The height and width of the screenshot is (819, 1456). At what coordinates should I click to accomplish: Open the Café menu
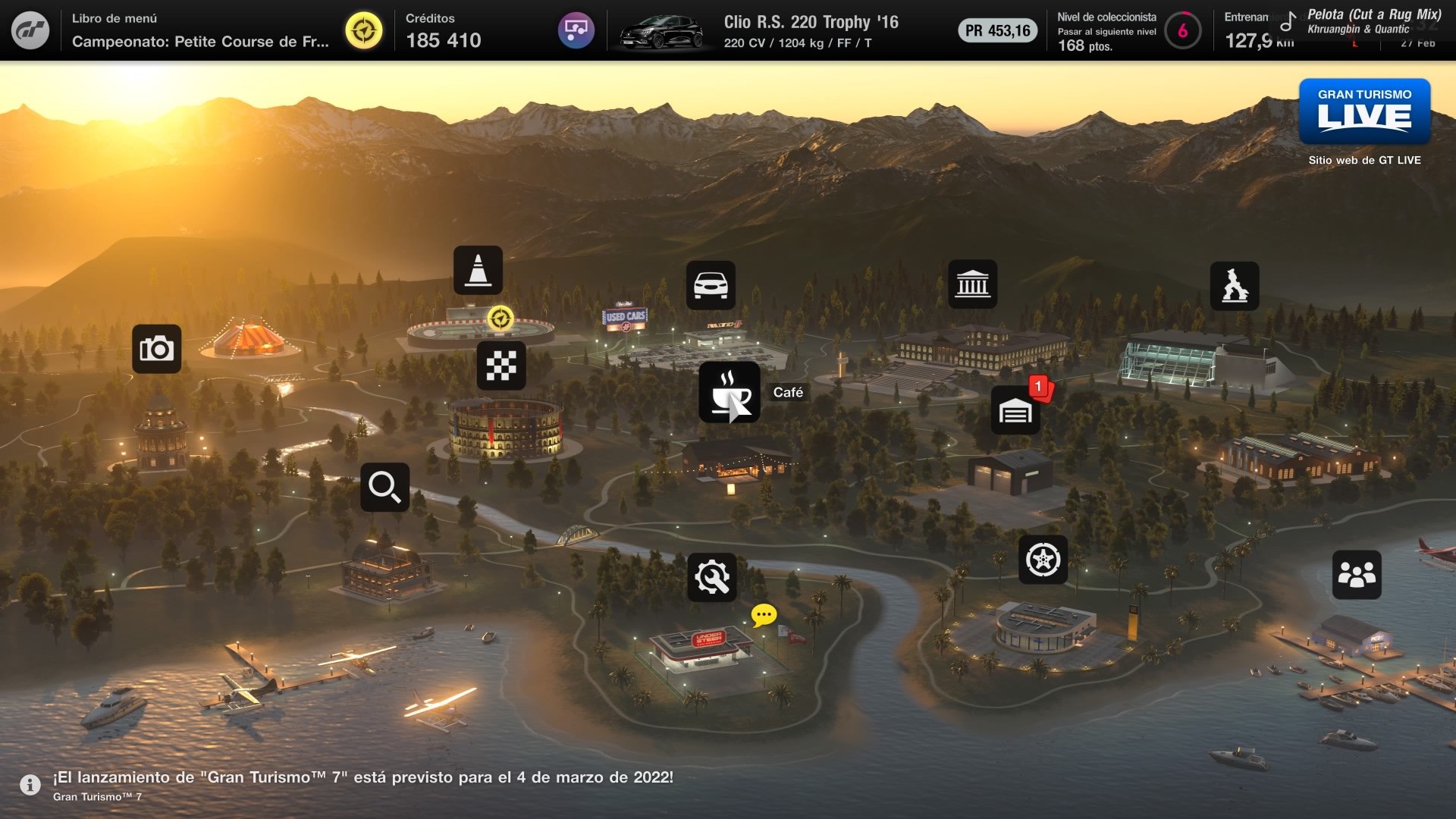coord(730,394)
